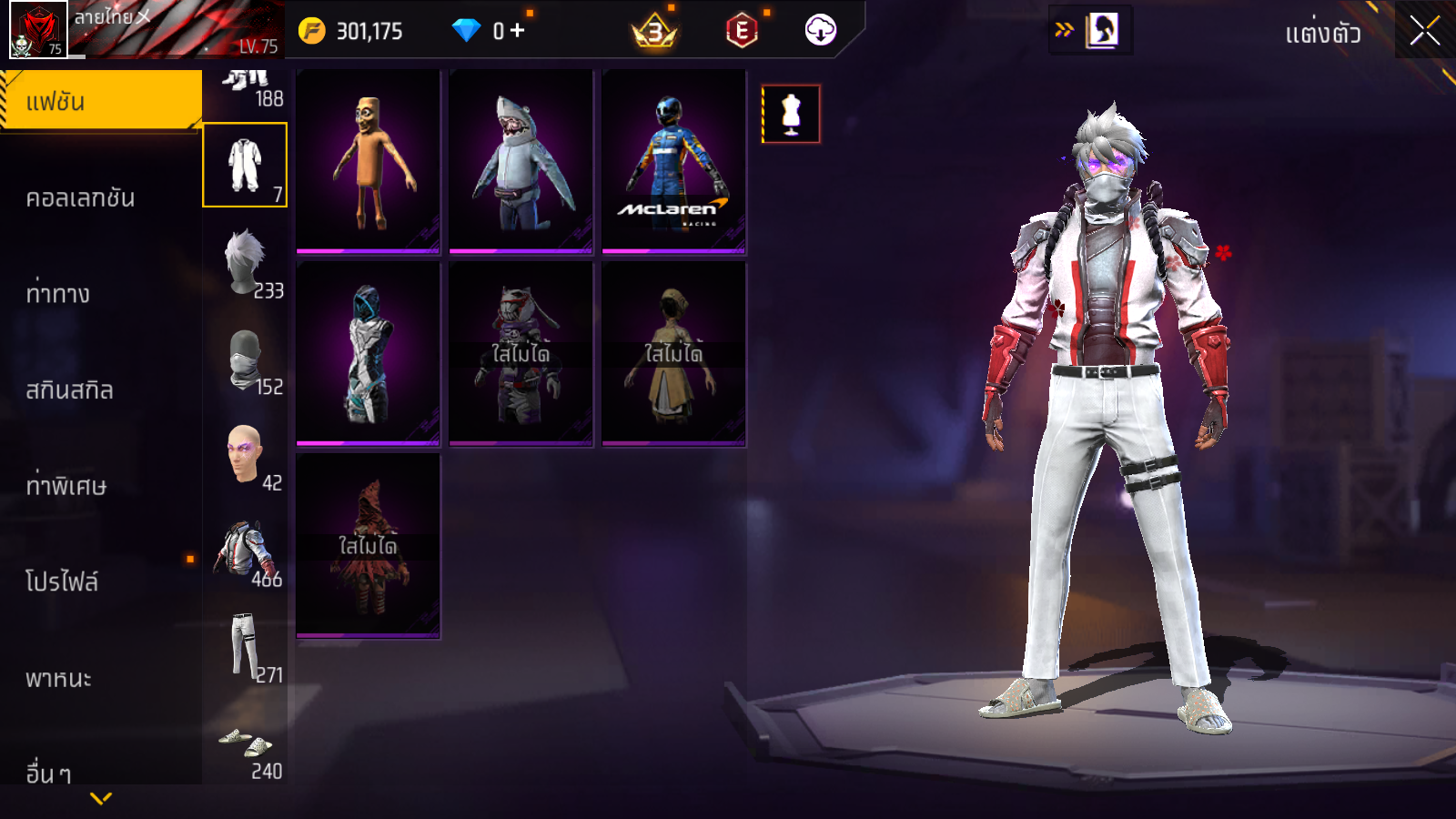Open the คอลเลกชัน (Collection) tab
This screenshot has width=1456, height=819.
(80, 197)
